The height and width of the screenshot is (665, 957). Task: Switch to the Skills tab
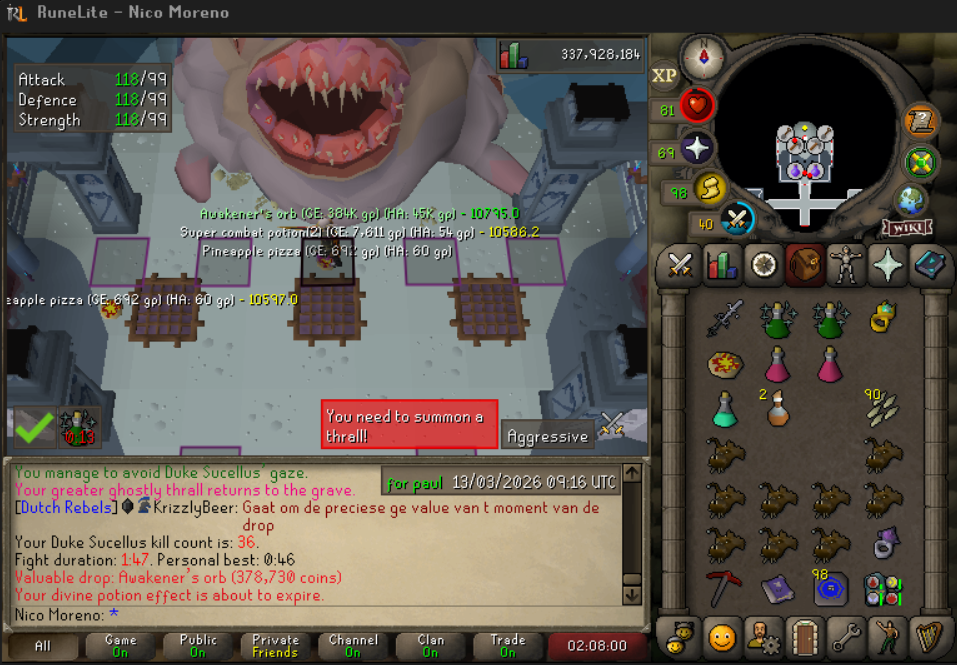pyautogui.click(x=723, y=265)
